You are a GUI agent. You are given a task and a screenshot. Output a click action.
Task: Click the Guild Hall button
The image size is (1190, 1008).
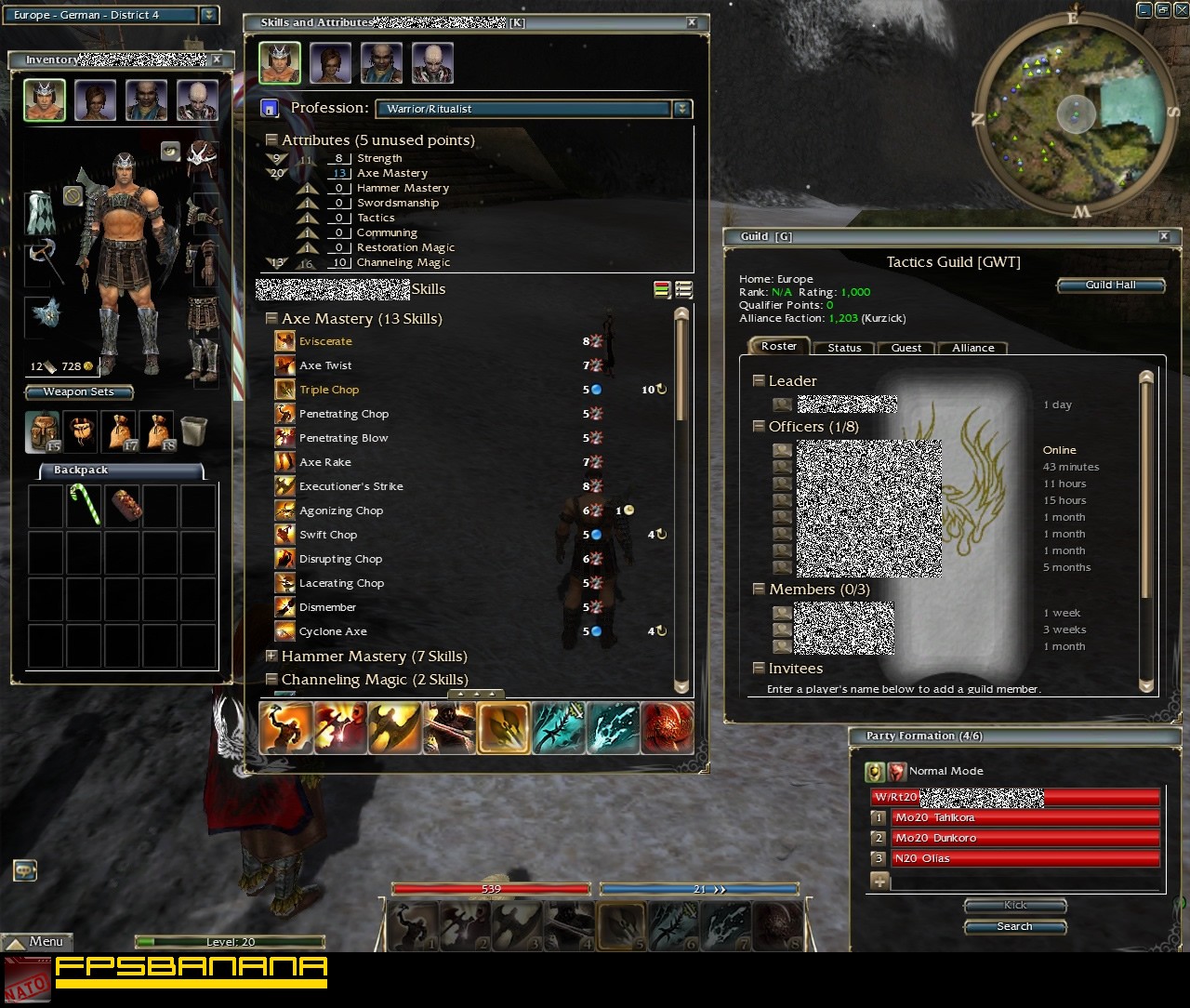(1110, 285)
